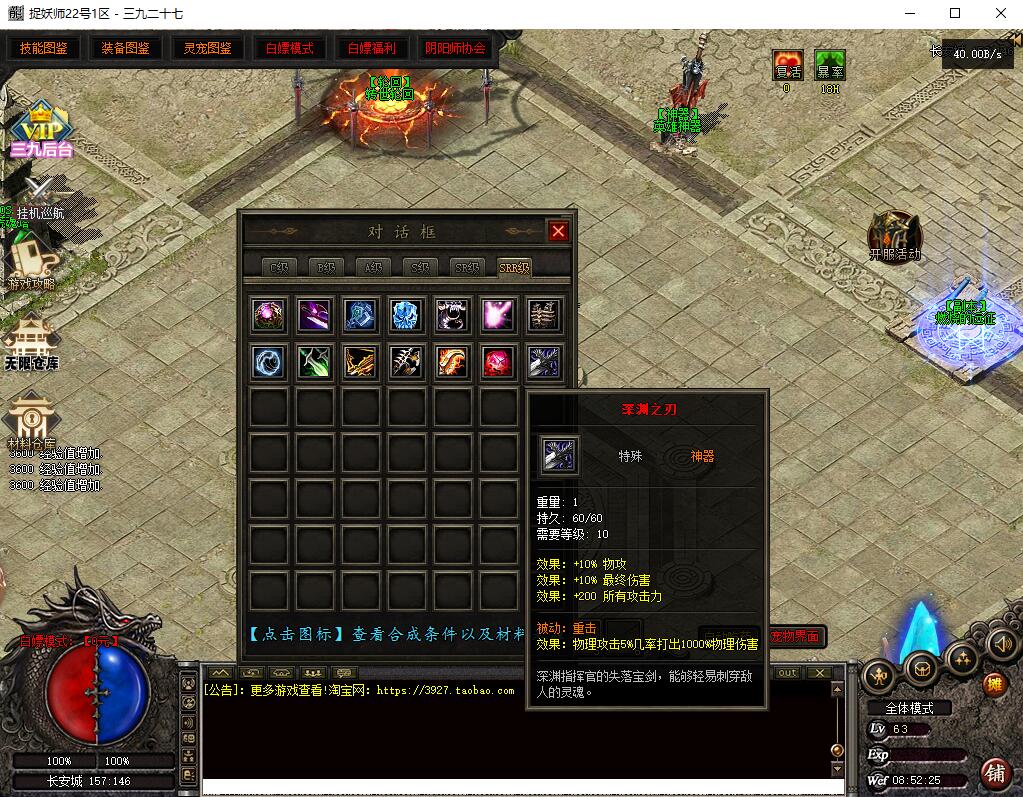Close the 对话框 dialog window
The height and width of the screenshot is (797, 1023).
point(558,232)
